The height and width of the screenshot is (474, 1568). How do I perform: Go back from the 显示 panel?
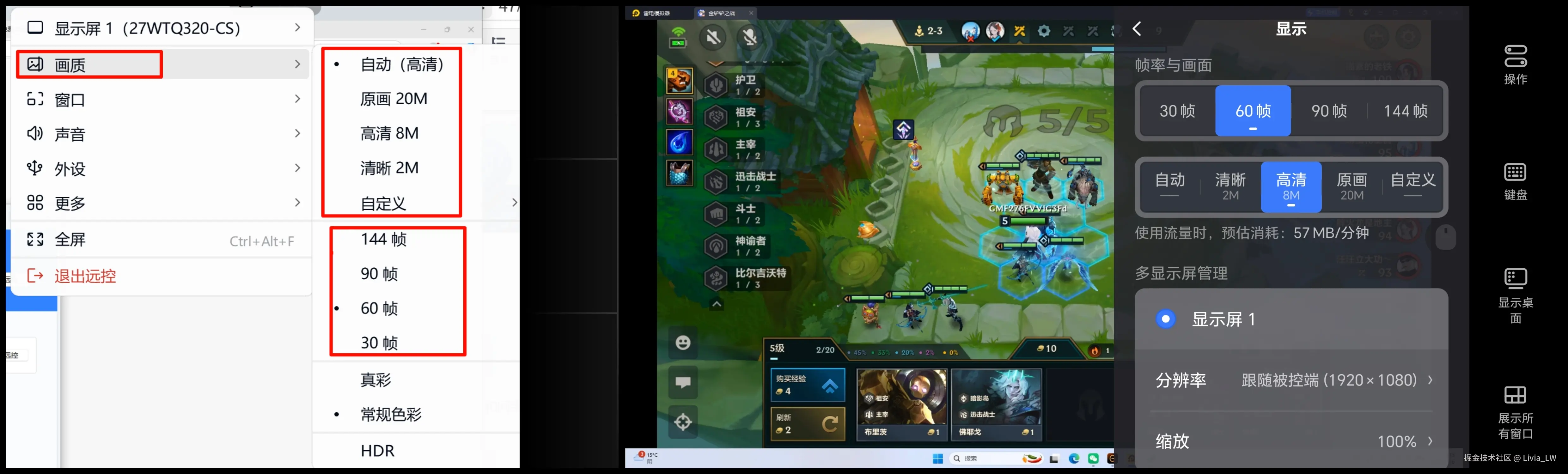1137,29
